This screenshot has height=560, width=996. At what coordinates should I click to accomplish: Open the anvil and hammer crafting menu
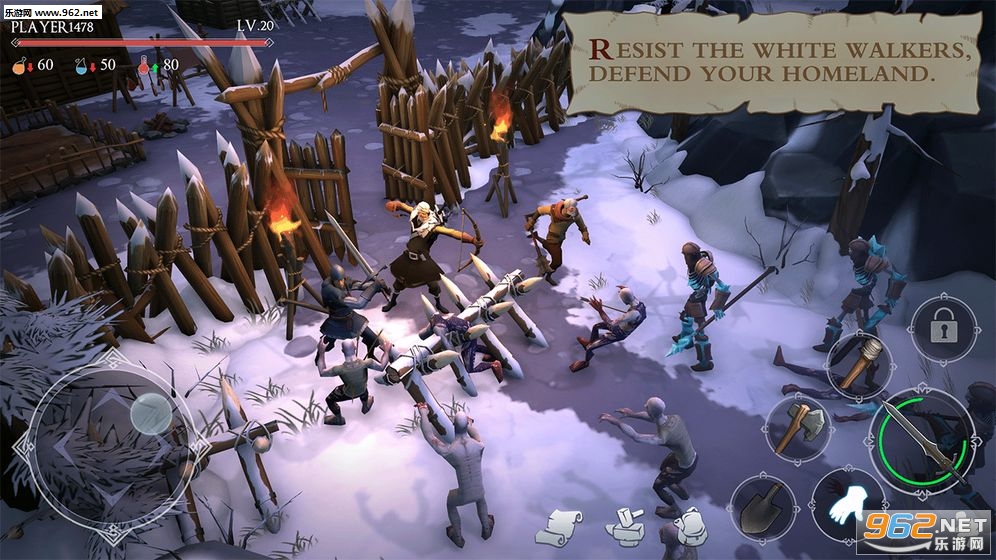[x=627, y=526]
